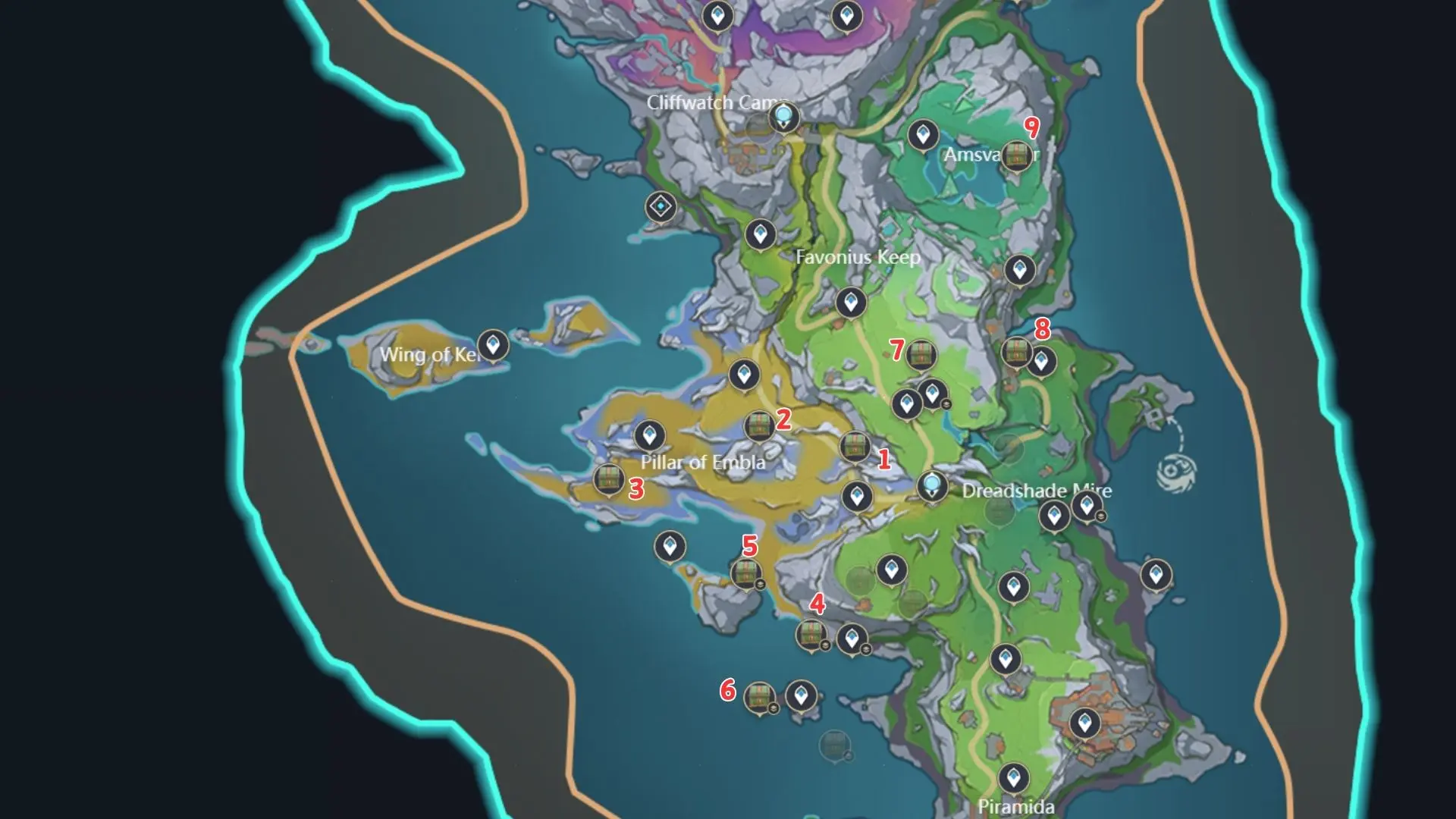Click the Favonius Keep location label
Image resolution: width=1456 pixels, height=819 pixels.
[858, 257]
